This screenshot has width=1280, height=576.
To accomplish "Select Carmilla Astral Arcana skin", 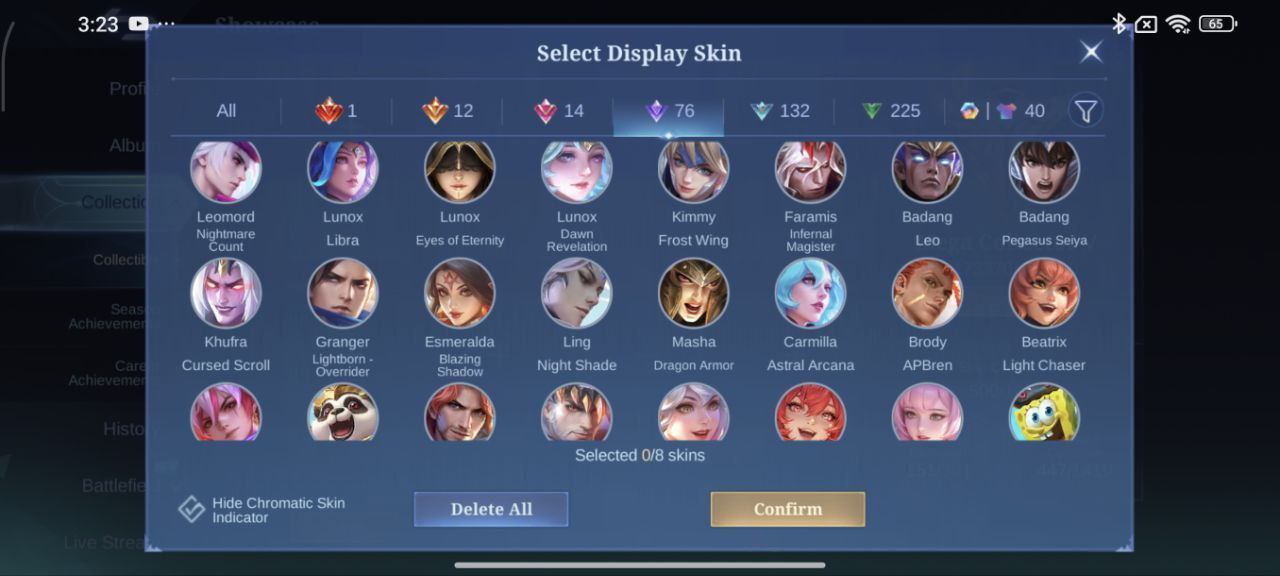I will [810, 294].
